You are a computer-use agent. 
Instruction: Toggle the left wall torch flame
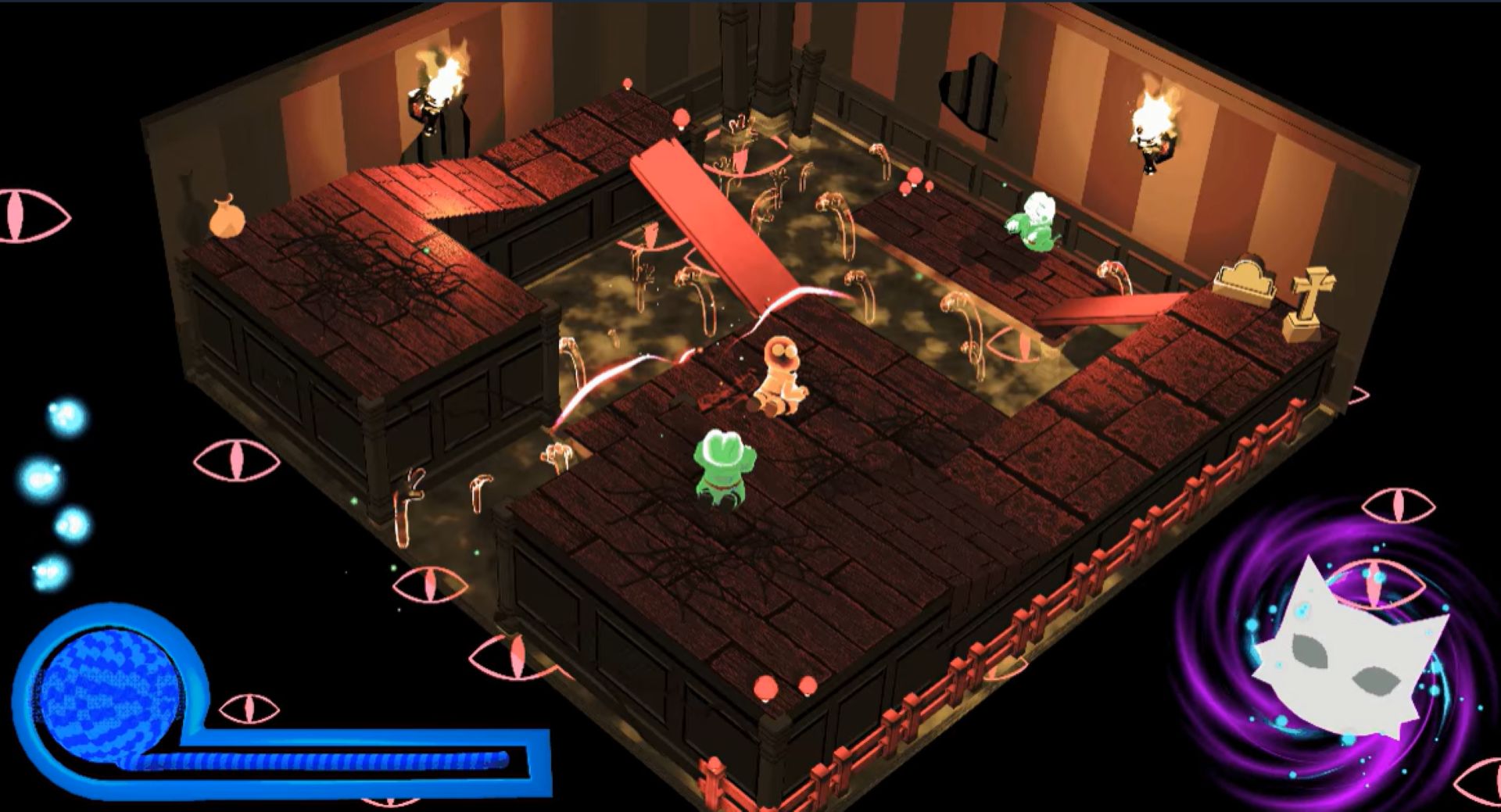click(x=442, y=74)
